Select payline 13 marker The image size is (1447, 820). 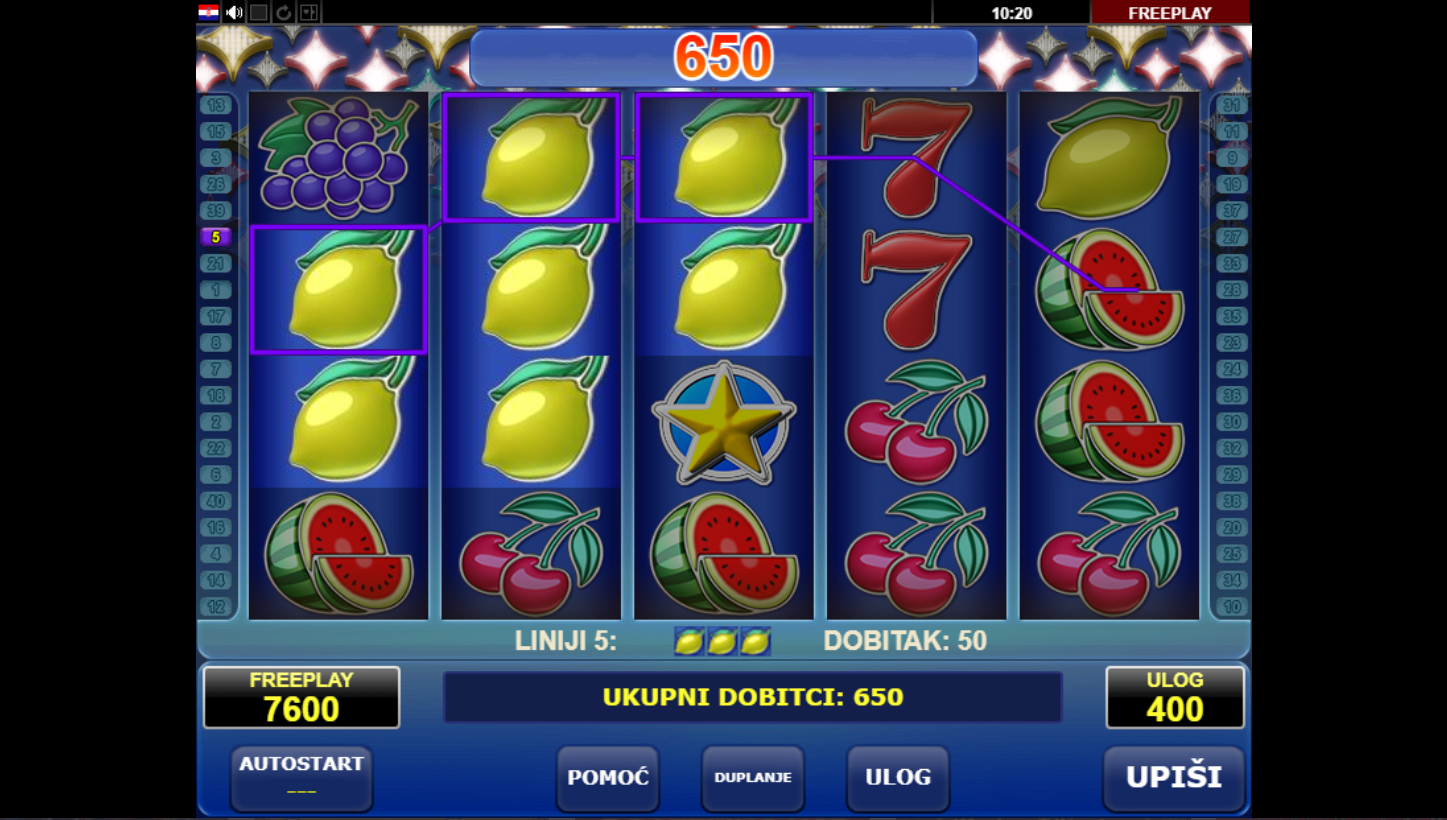point(216,105)
